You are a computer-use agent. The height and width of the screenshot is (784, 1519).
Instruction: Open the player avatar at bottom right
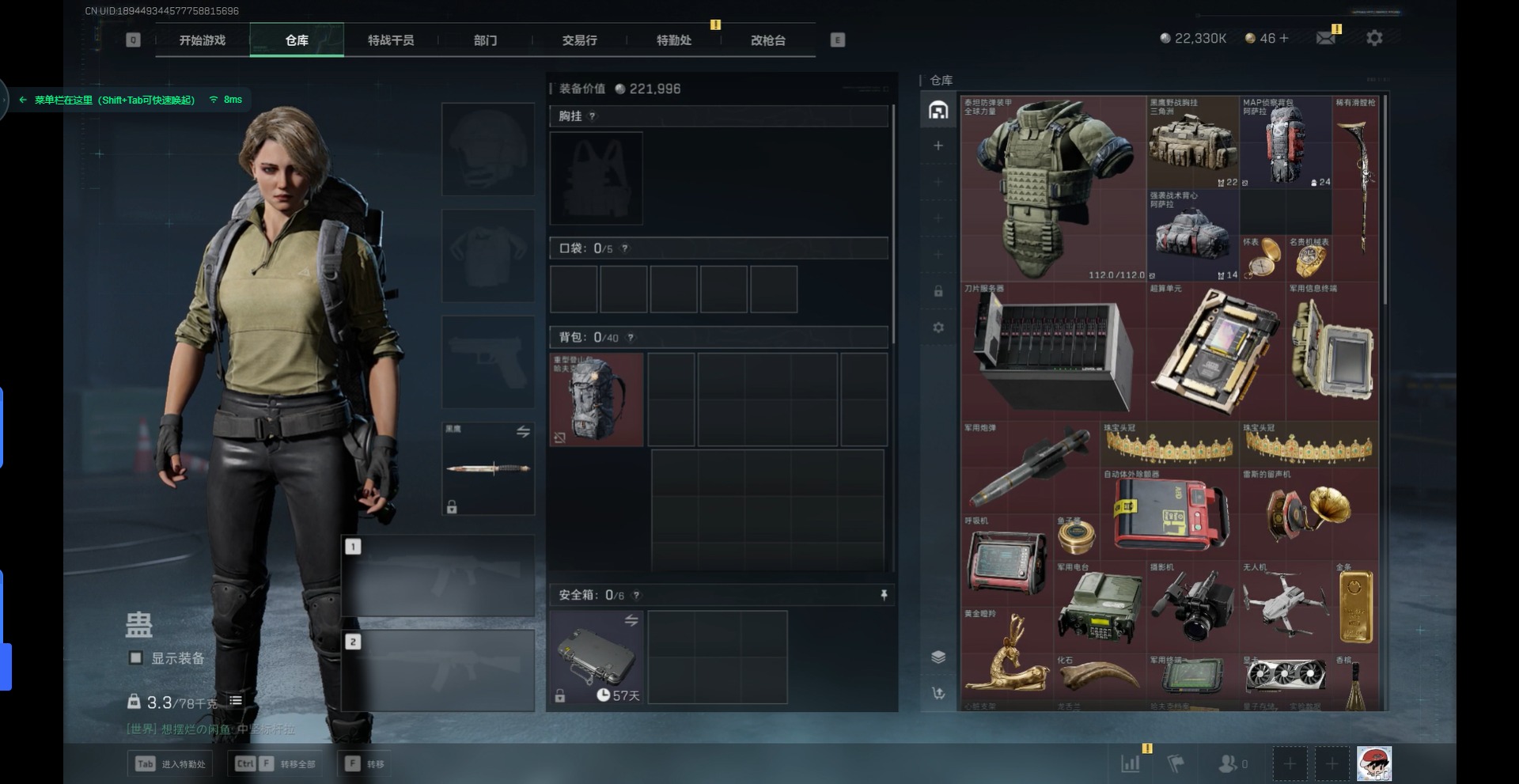pos(1374,764)
